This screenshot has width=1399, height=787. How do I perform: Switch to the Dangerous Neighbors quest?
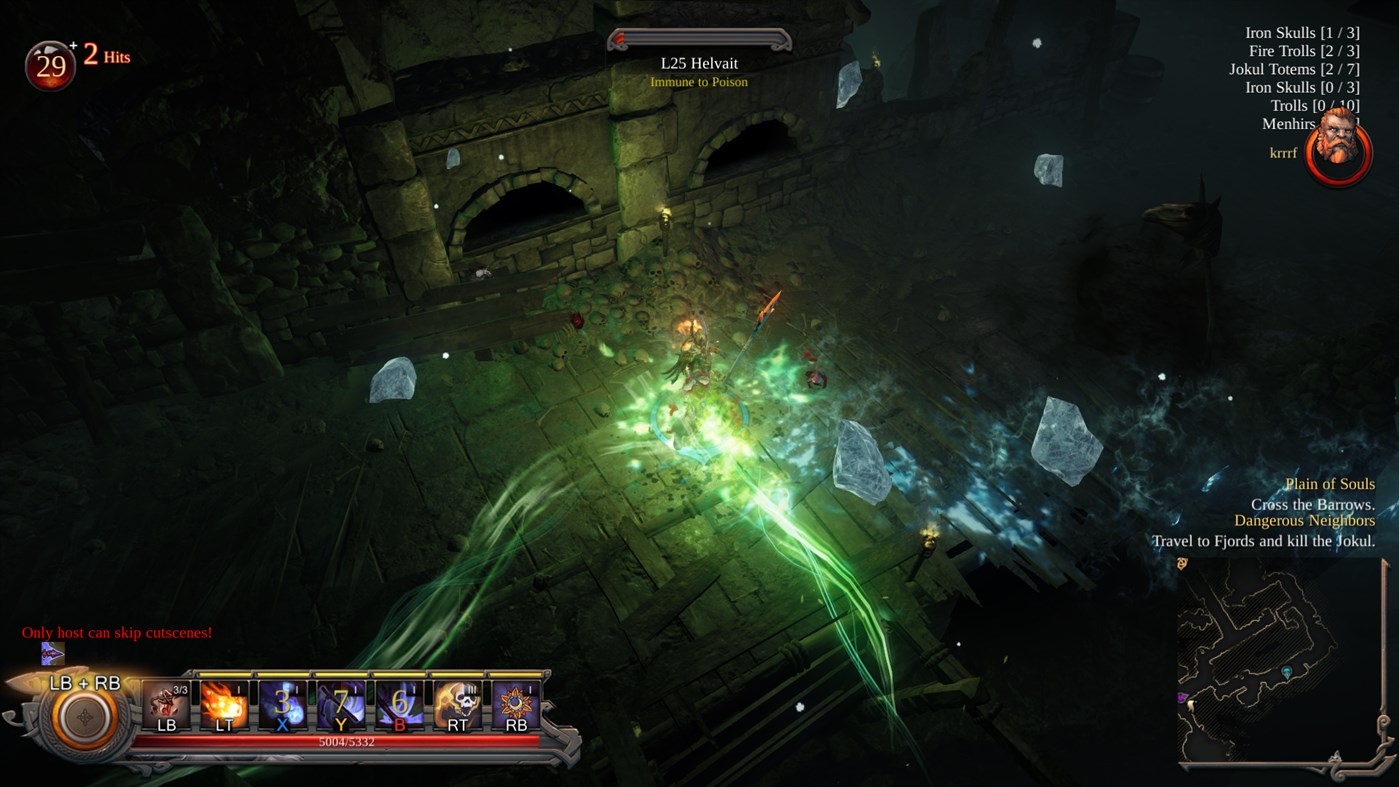pos(1305,520)
